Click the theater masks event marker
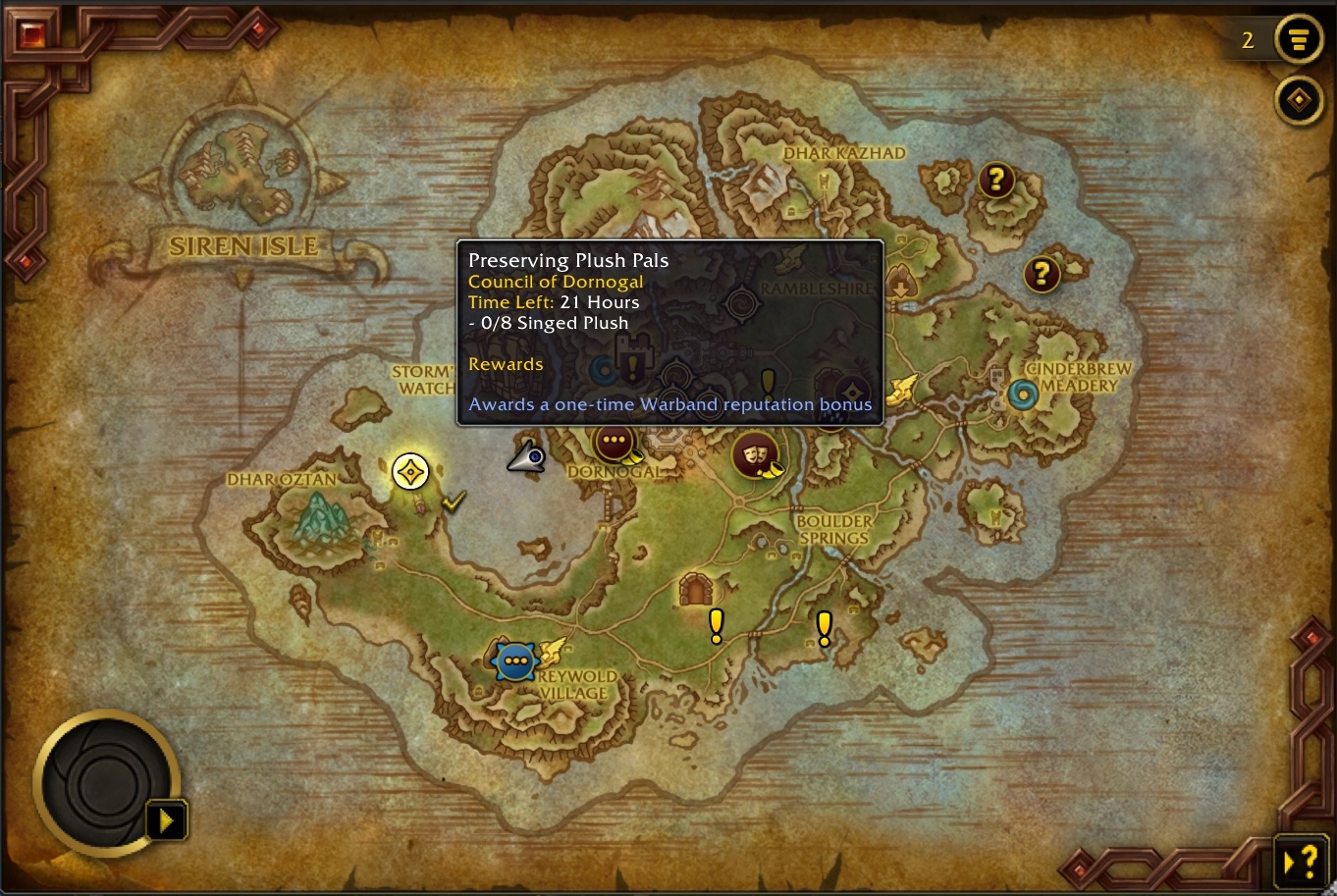This screenshot has width=1337, height=896. [x=753, y=456]
